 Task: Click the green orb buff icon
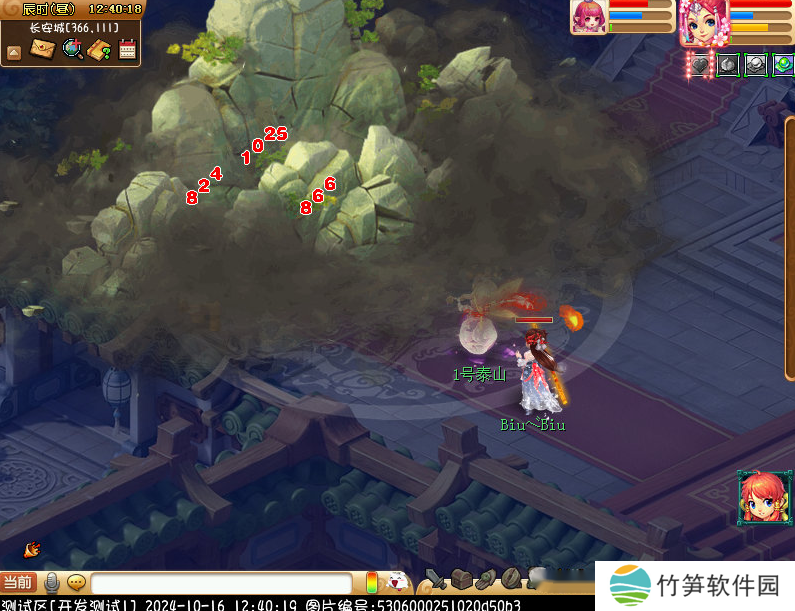[x=783, y=64]
